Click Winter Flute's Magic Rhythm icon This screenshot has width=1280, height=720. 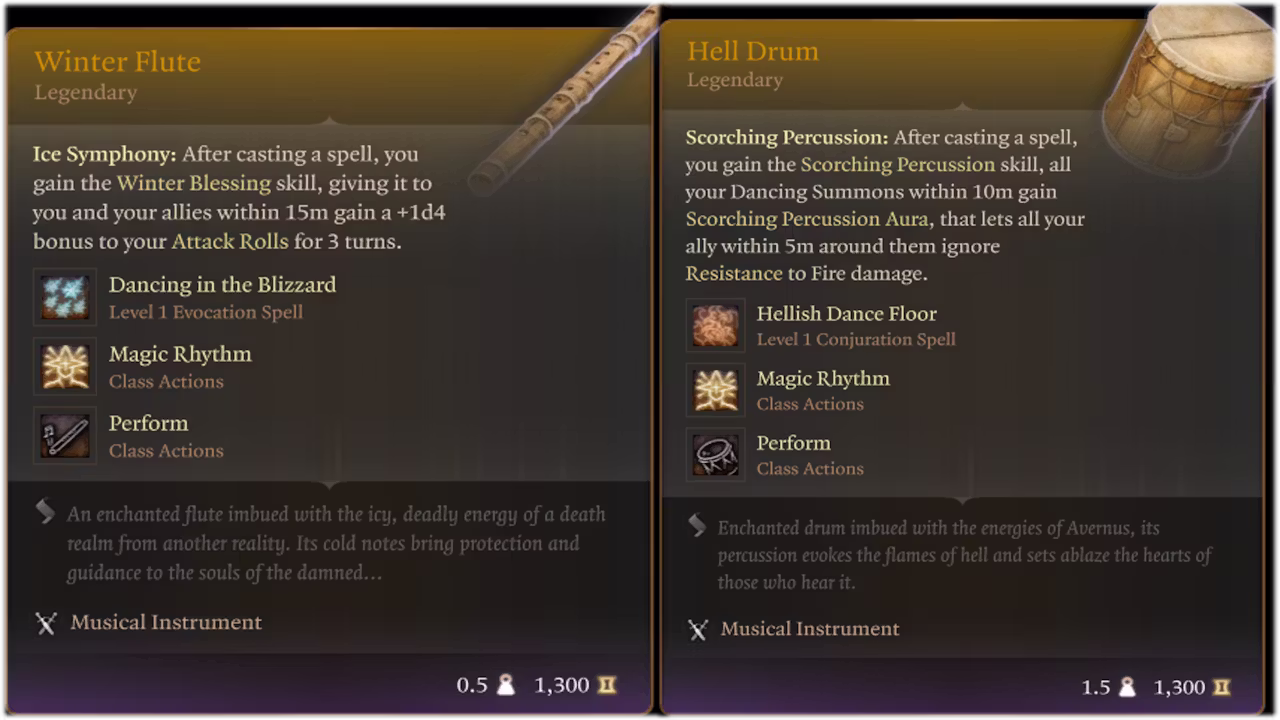65,366
